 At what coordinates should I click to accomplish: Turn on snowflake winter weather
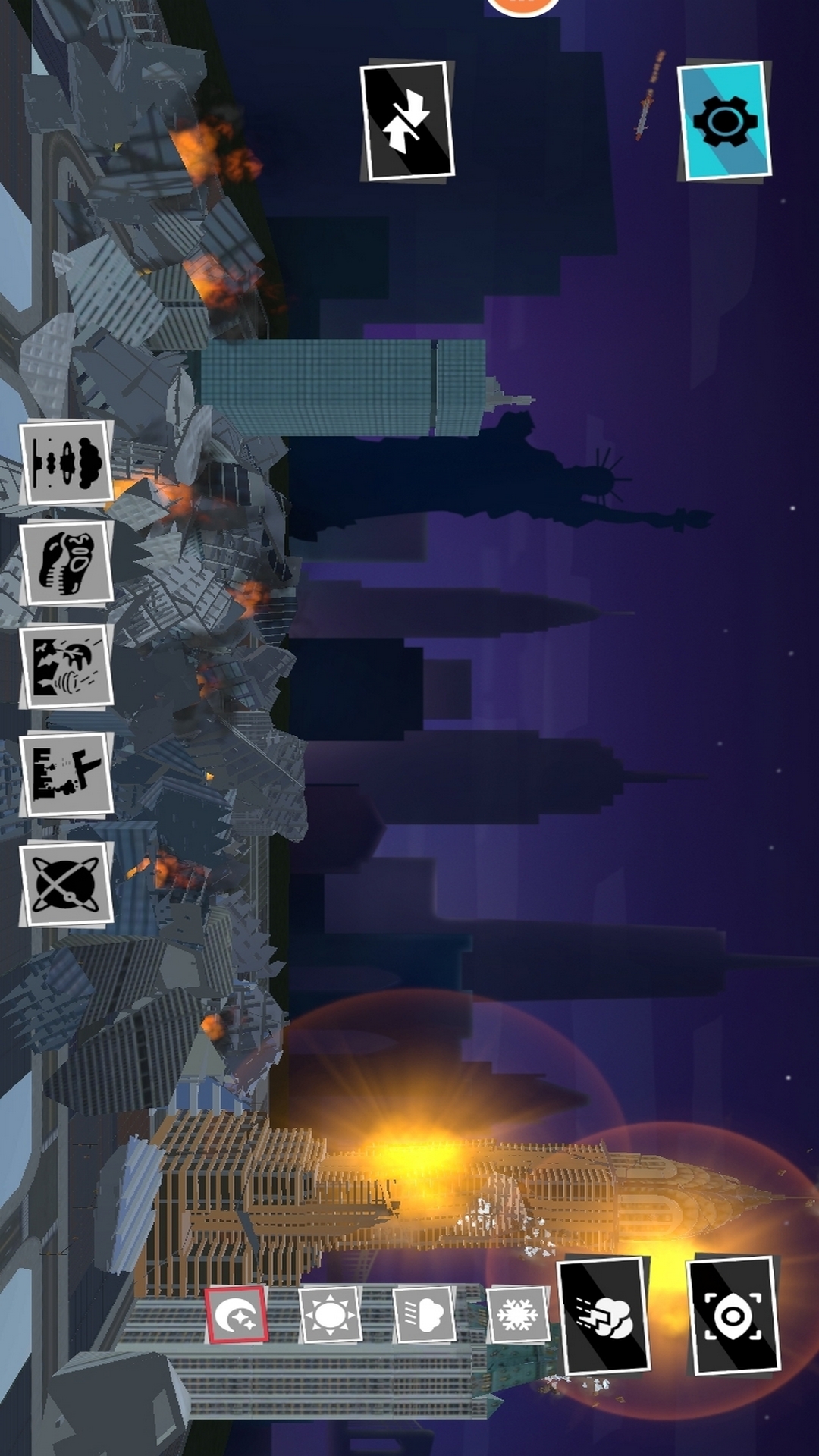point(518,1314)
